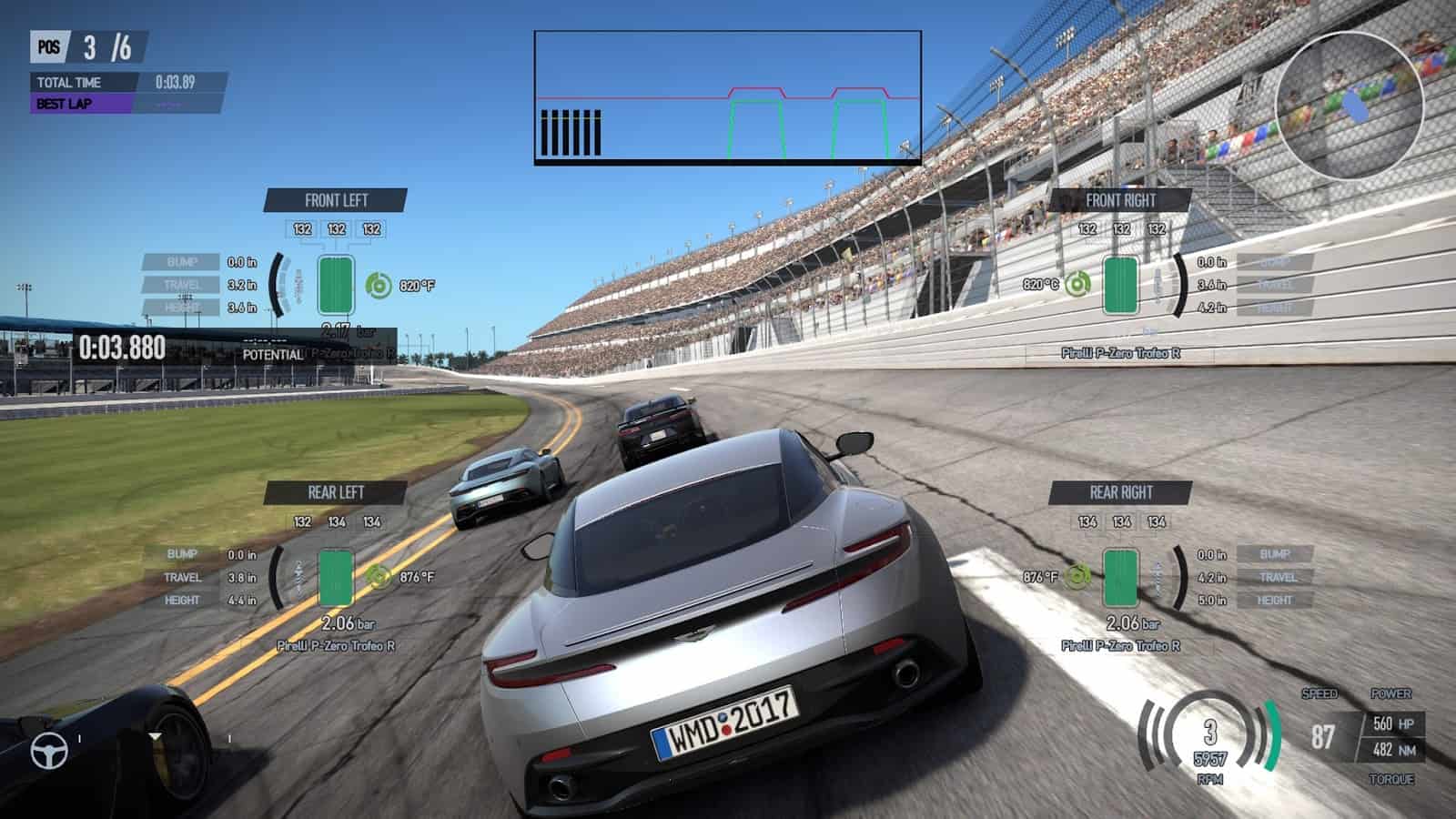Image resolution: width=1456 pixels, height=819 pixels.
Task: Click the steering wheel icon
Action: [x=49, y=751]
